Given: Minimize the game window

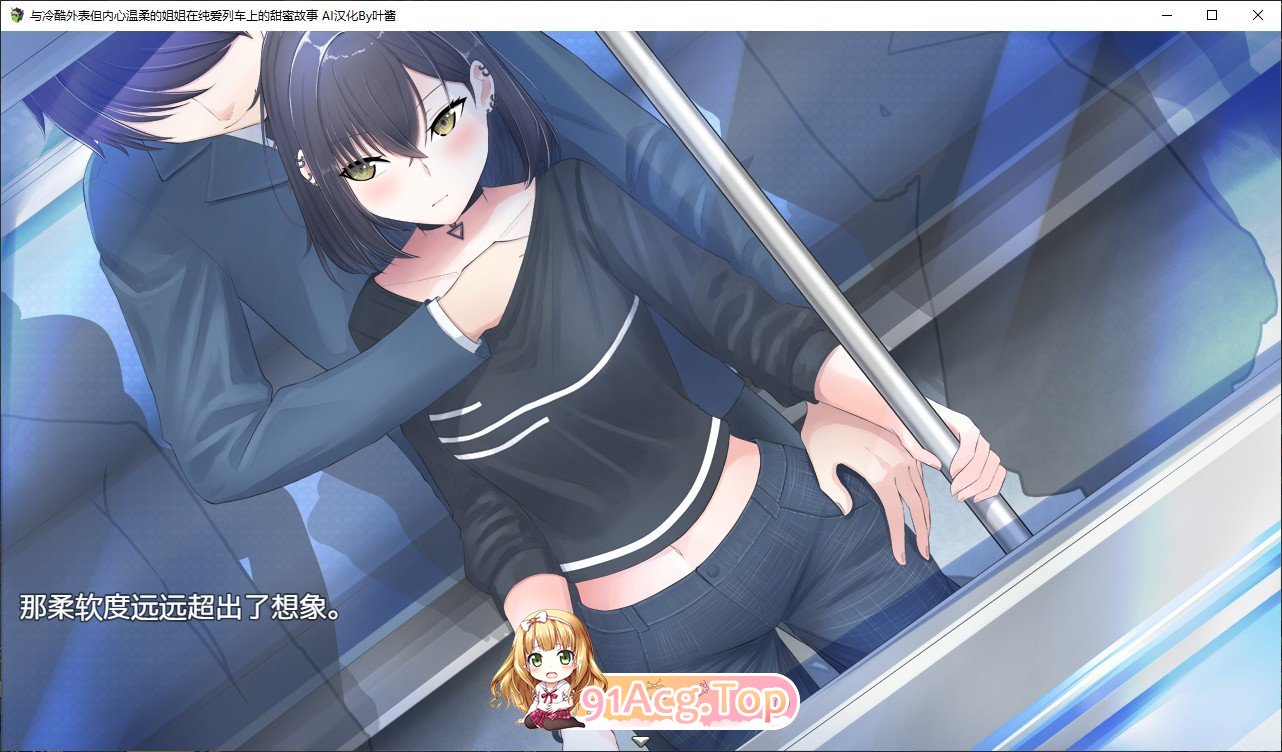Looking at the screenshot, I should click(x=1166, y=15).
